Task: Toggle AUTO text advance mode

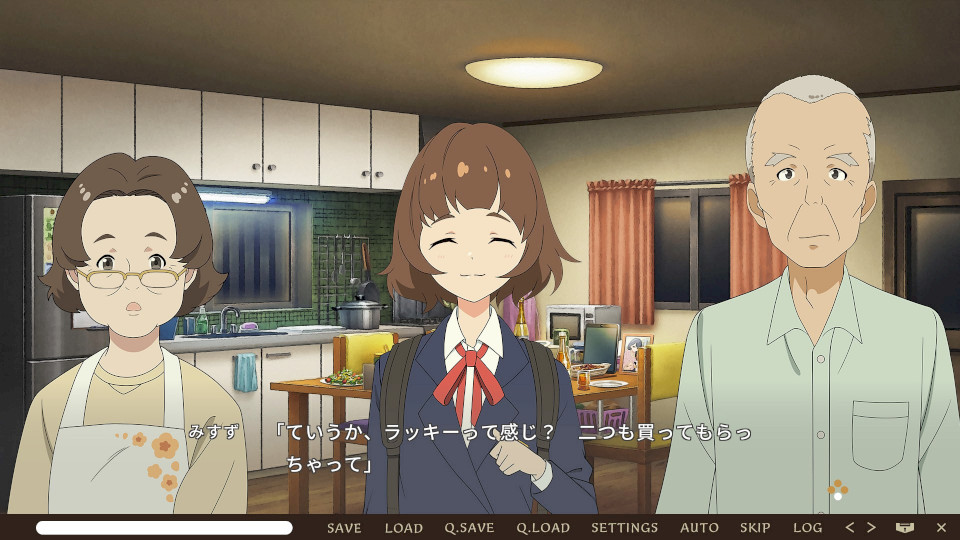Action: pos(699,528)
